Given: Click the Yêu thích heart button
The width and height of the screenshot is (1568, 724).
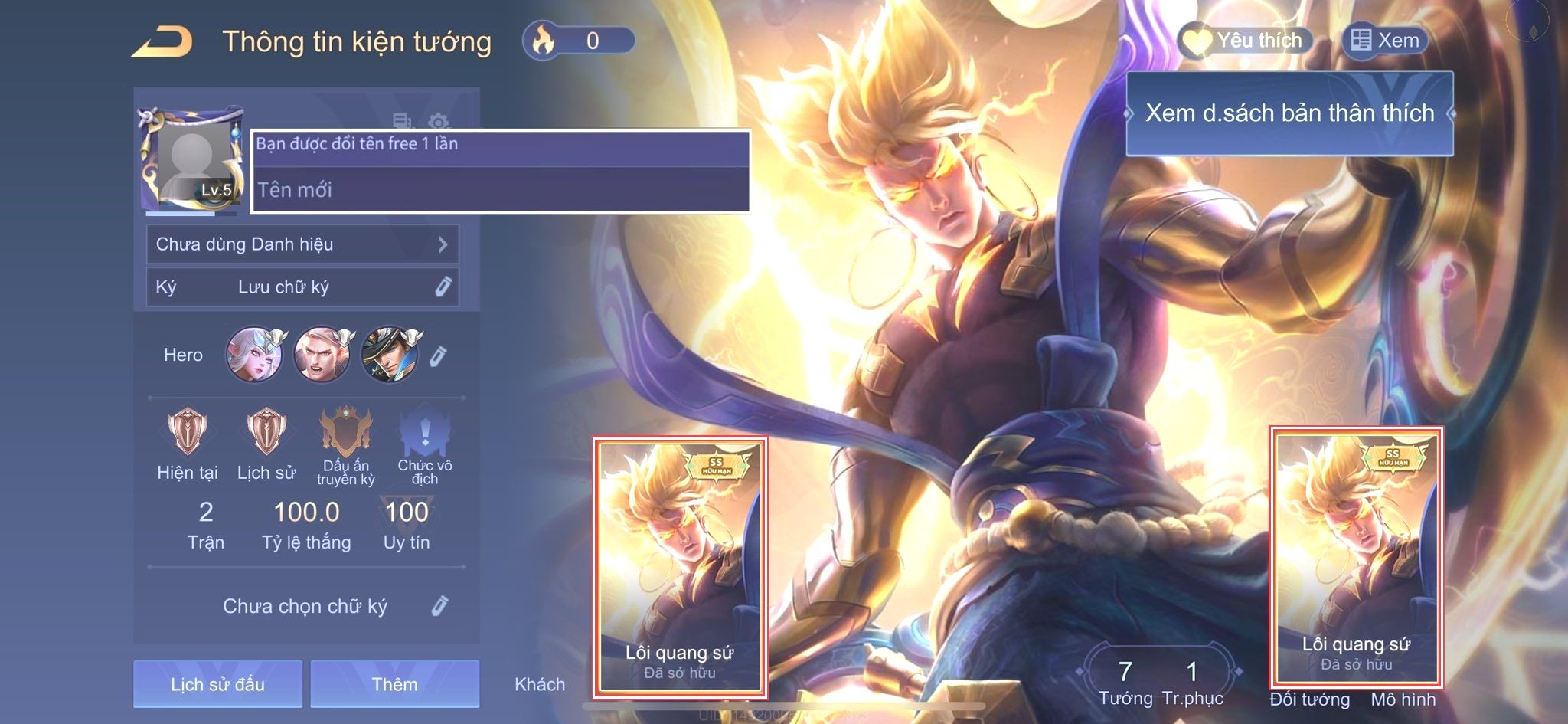Looking at the screenshot, I should click(1245, 41).
